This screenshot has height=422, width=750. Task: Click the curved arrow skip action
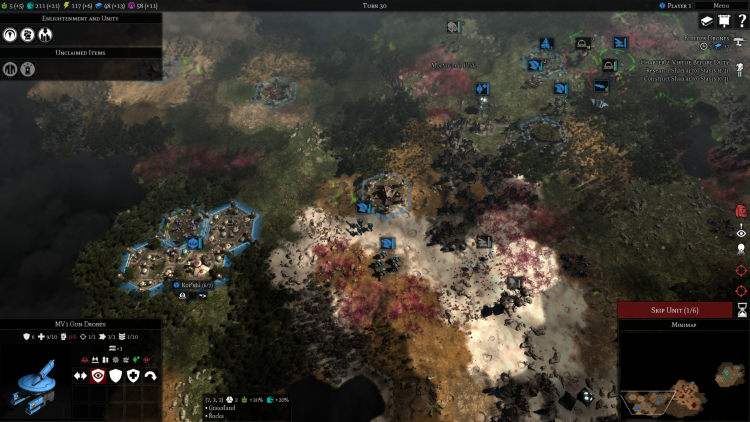click(x=150, y=376)
